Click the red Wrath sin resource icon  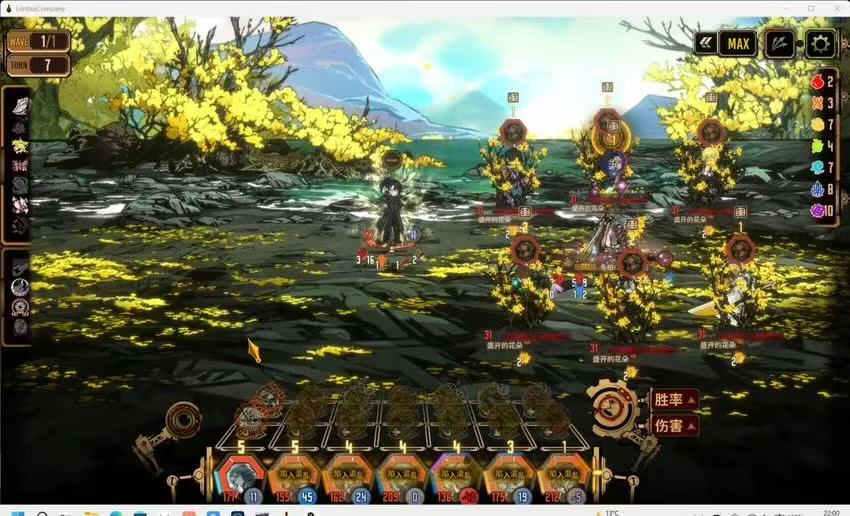[817, 81]
